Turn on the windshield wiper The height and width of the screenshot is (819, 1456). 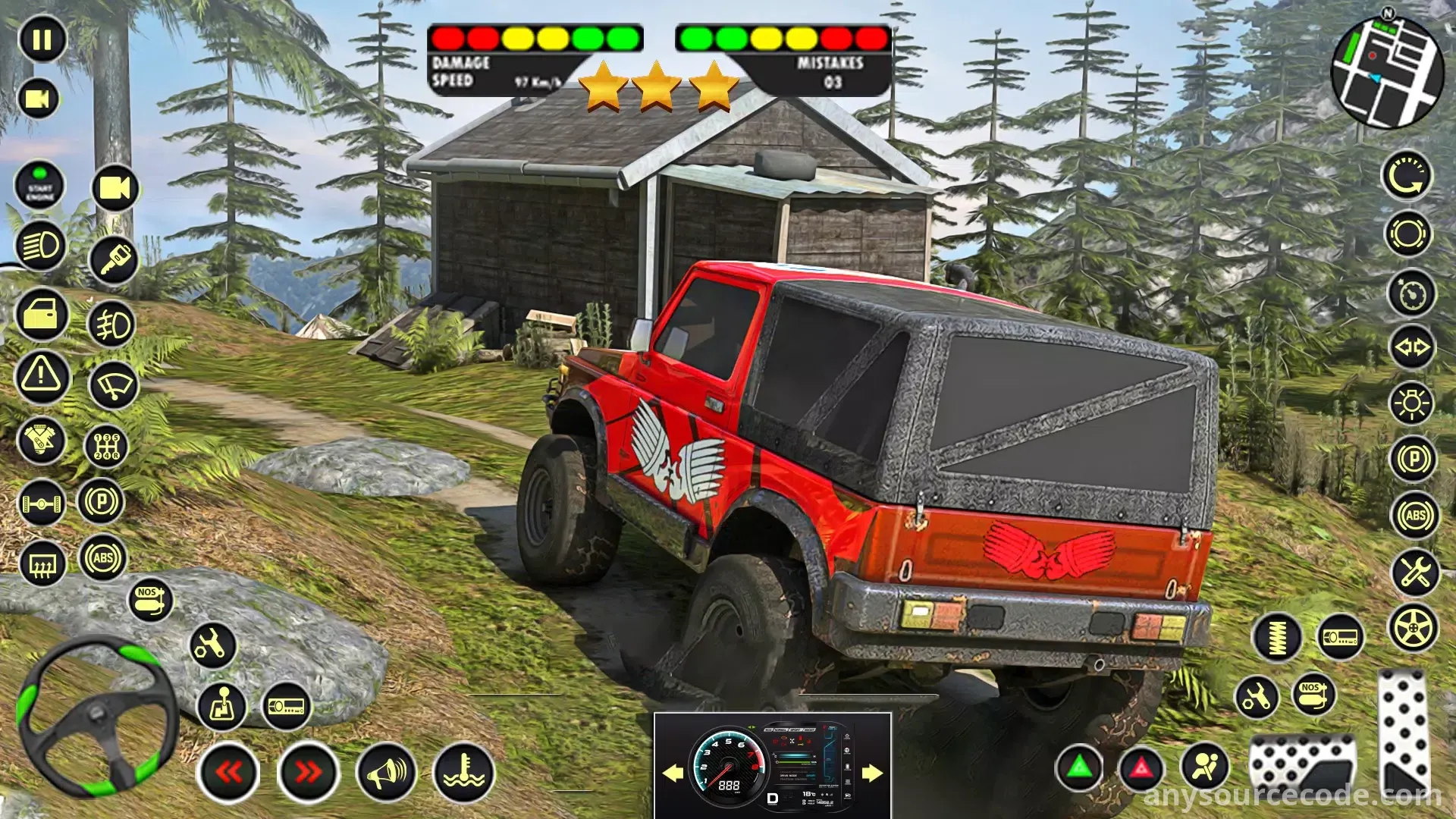pos(114,386)
